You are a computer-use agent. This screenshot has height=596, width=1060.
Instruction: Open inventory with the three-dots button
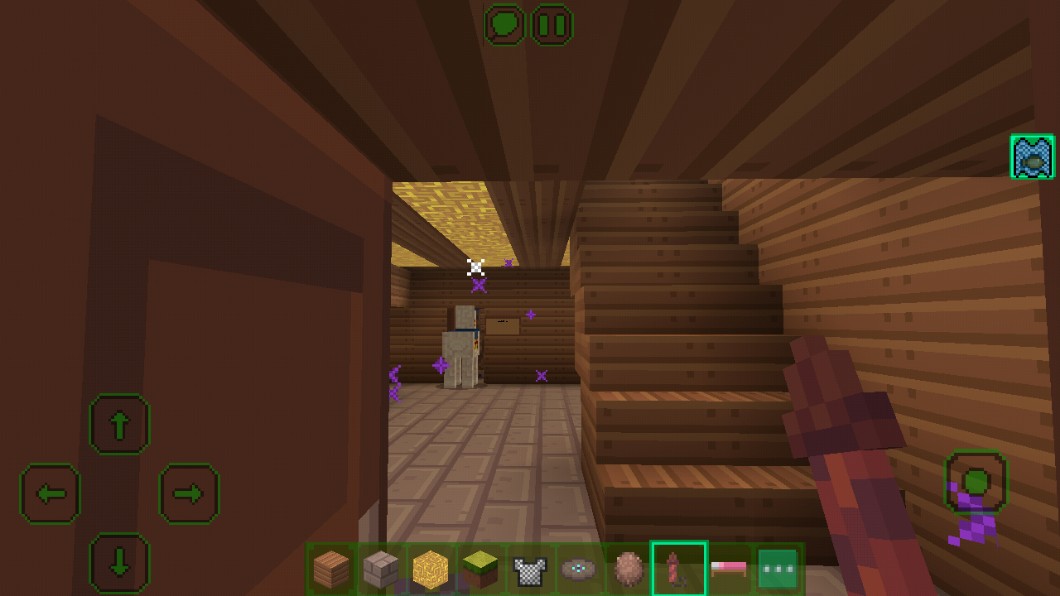pyautogui.click(x=777, y=570)
